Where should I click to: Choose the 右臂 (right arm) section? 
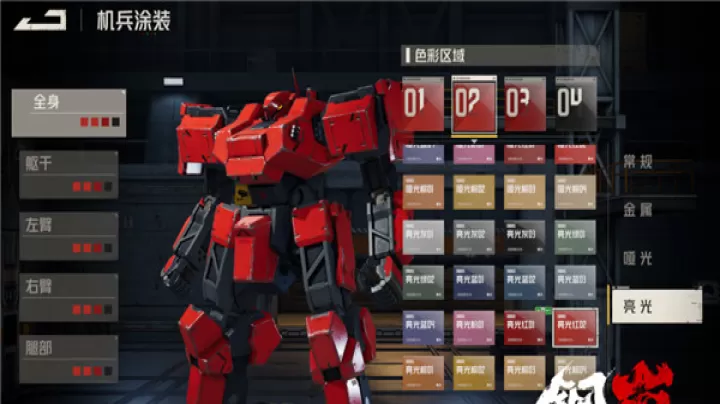[68, 297]
